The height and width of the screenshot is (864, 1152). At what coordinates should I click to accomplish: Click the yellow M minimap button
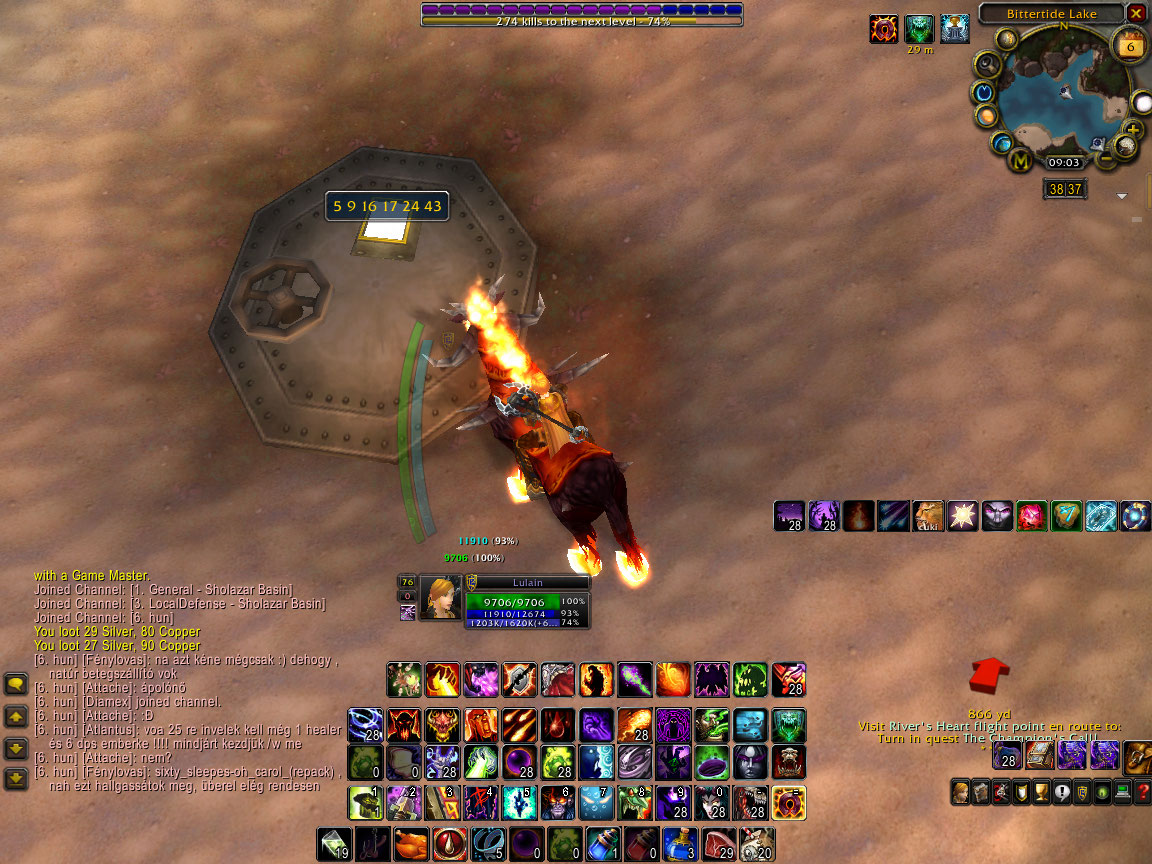pos(1021,160)
